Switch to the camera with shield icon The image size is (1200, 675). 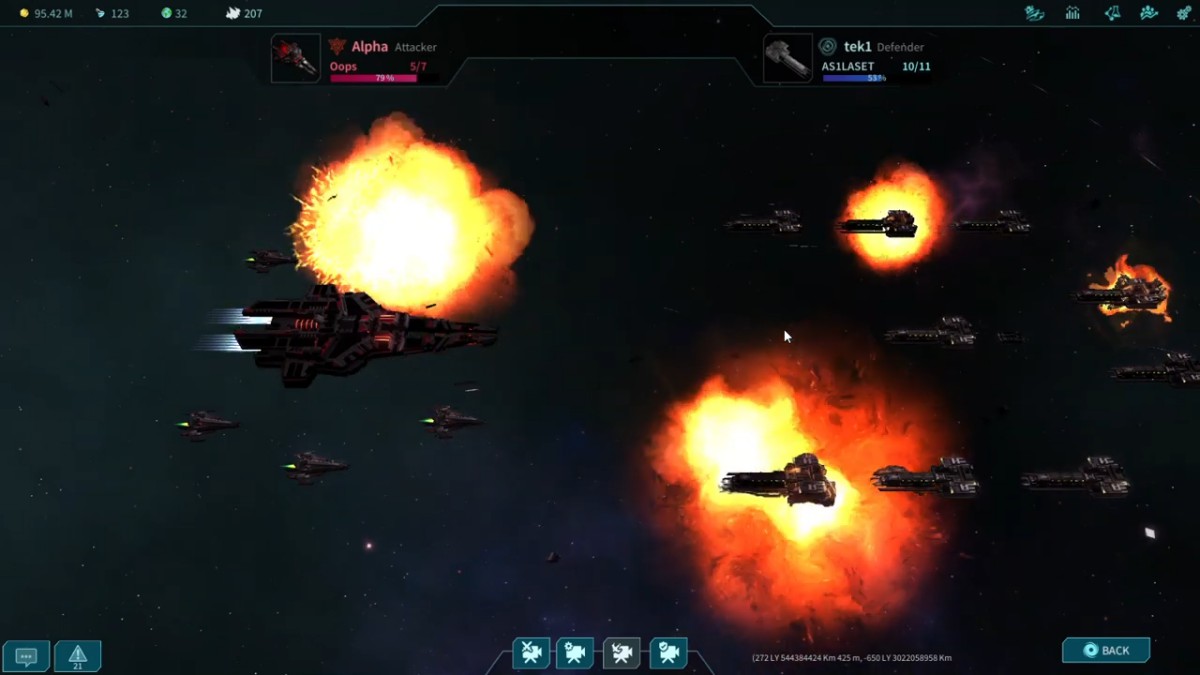tap(668, 653)
